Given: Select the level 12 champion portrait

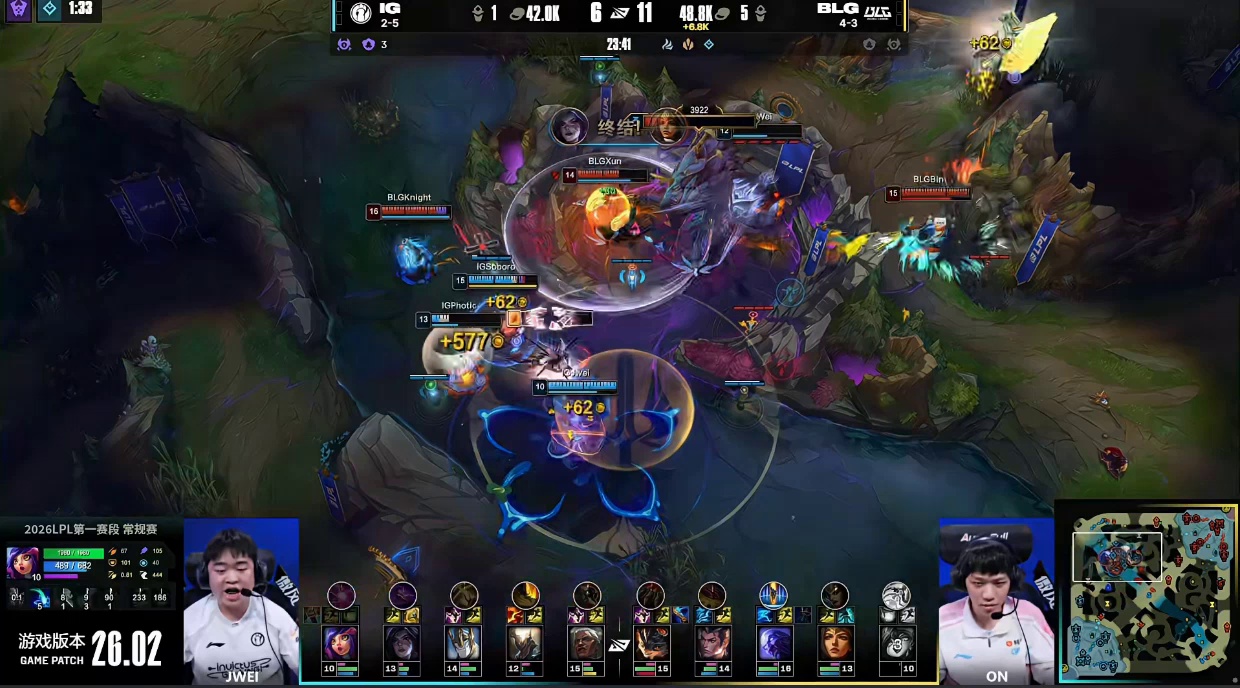Looking at the screenshot, I should pyautogui.click(x=526, y=643).
